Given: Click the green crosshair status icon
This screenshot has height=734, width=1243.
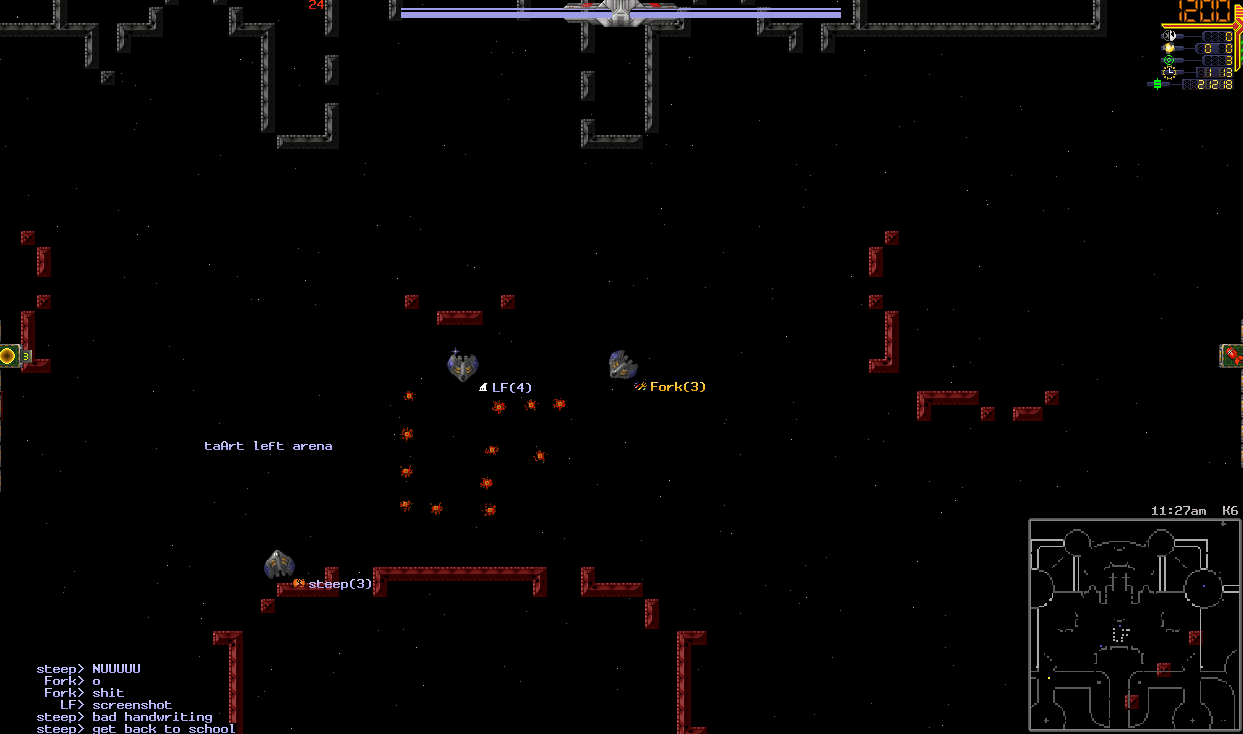Looking at the screenshot, I should [1169, 60].
